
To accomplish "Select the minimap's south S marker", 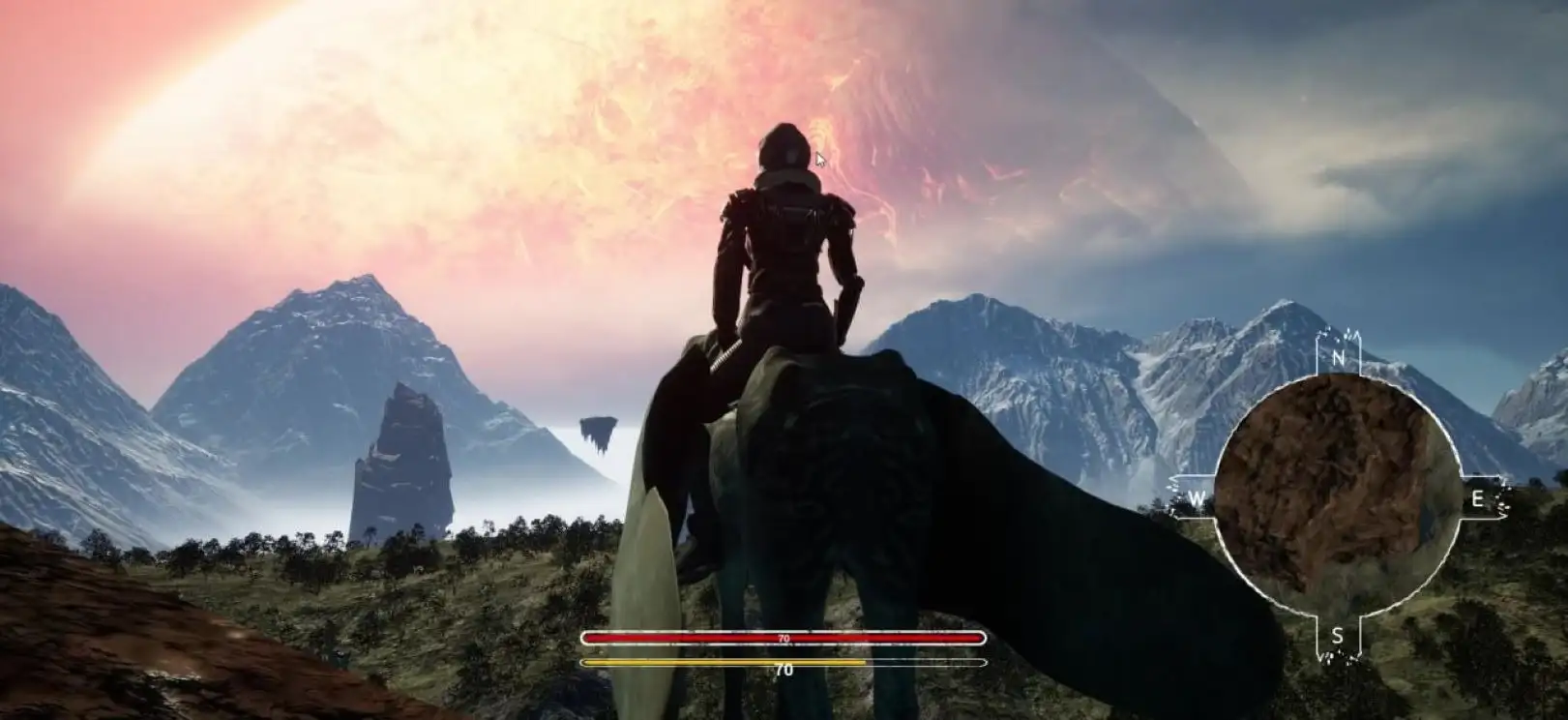I will click(x=1338, y=636).
